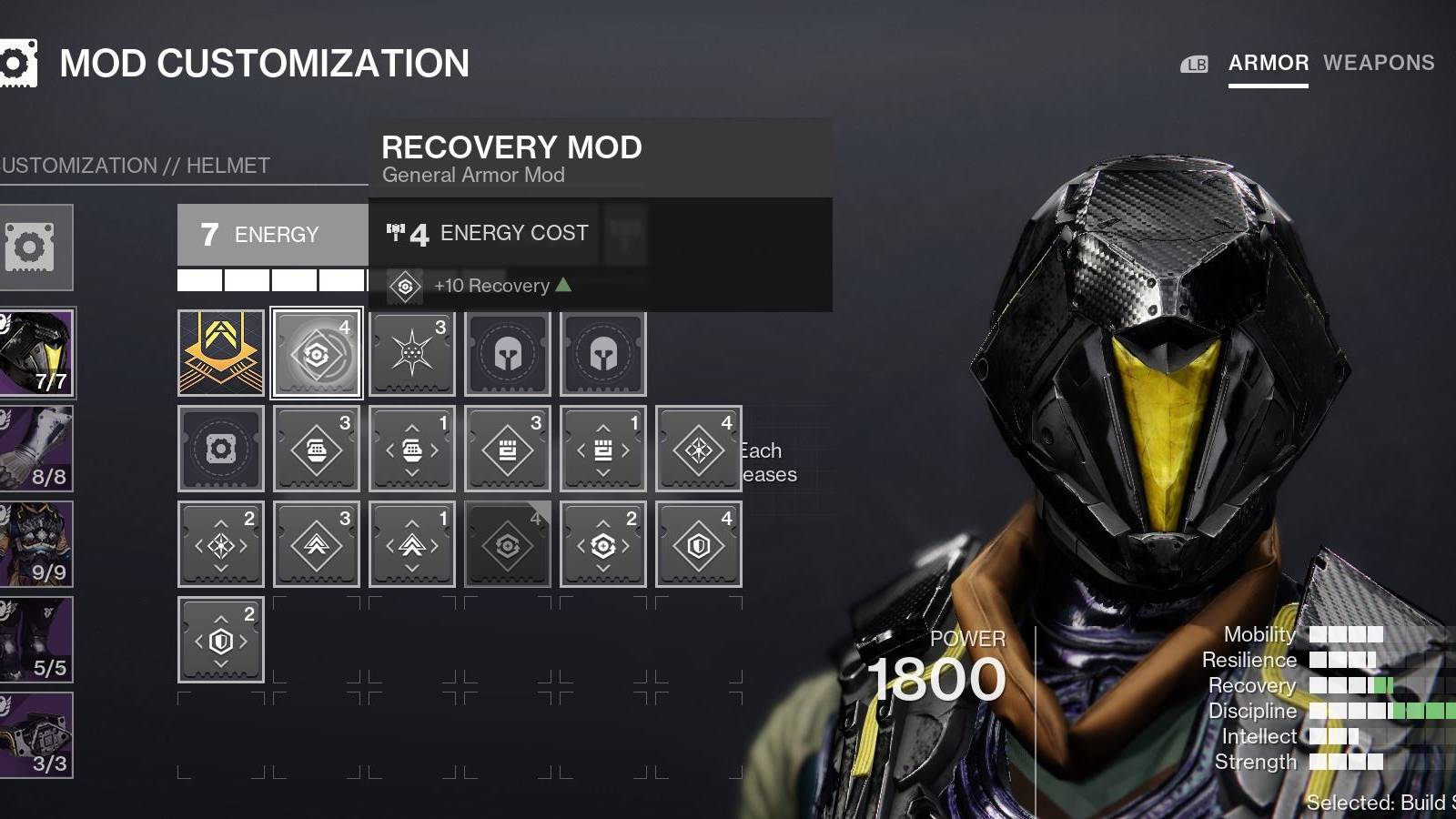Click the empty gear-icon general mod socket
1456x819 pixels.
[x=220, y=448]
